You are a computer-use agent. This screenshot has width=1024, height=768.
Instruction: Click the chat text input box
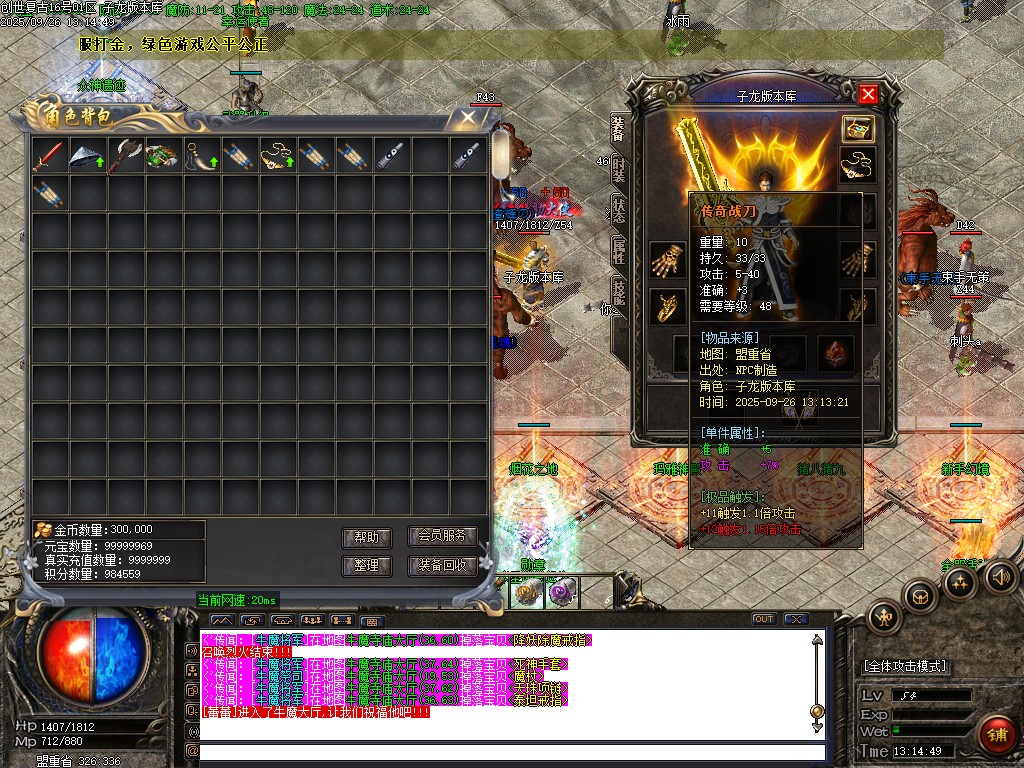click(x=512, y=751)
